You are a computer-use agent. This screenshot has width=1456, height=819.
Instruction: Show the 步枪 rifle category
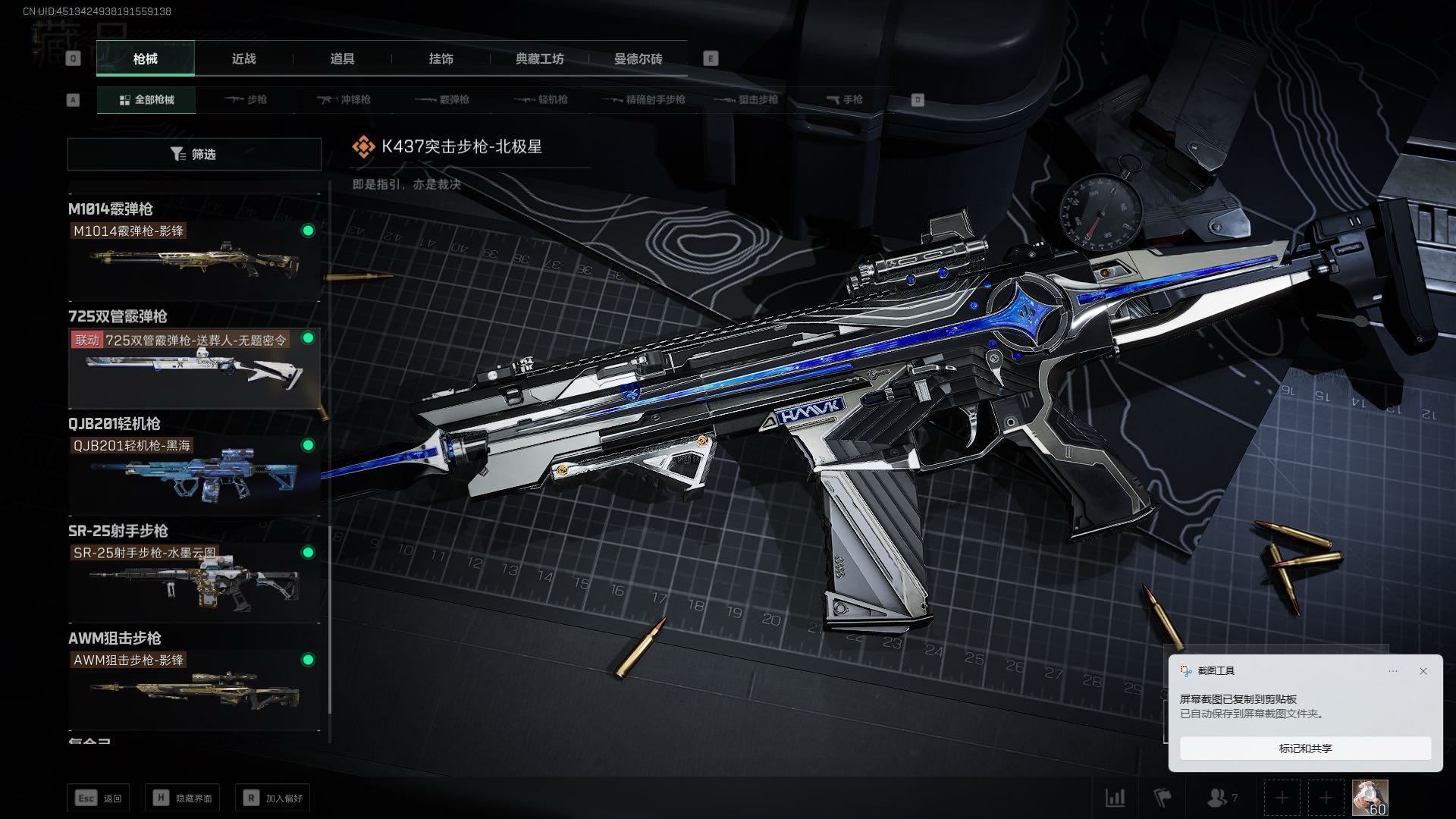click(246, 99)
